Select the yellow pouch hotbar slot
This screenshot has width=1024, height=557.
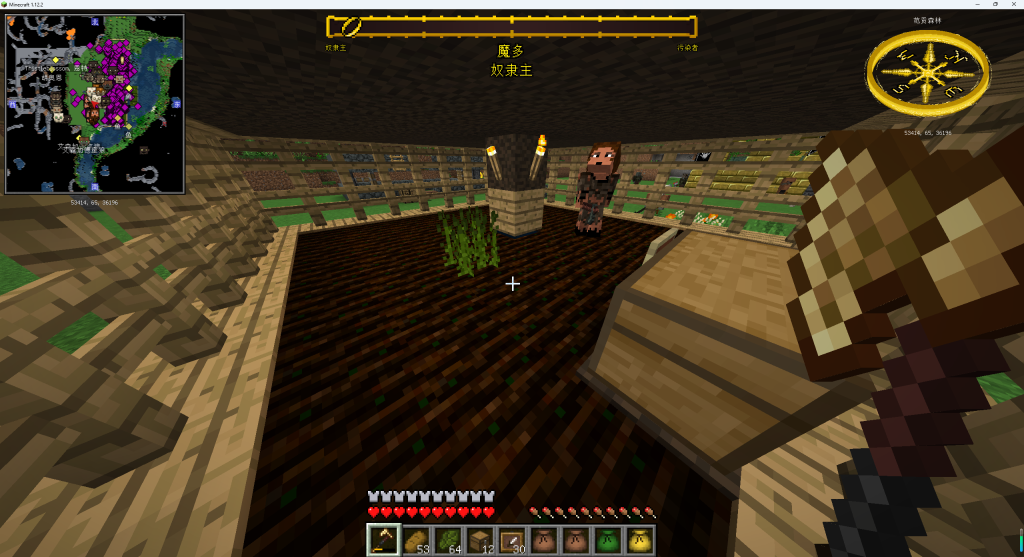pos(639,540)
